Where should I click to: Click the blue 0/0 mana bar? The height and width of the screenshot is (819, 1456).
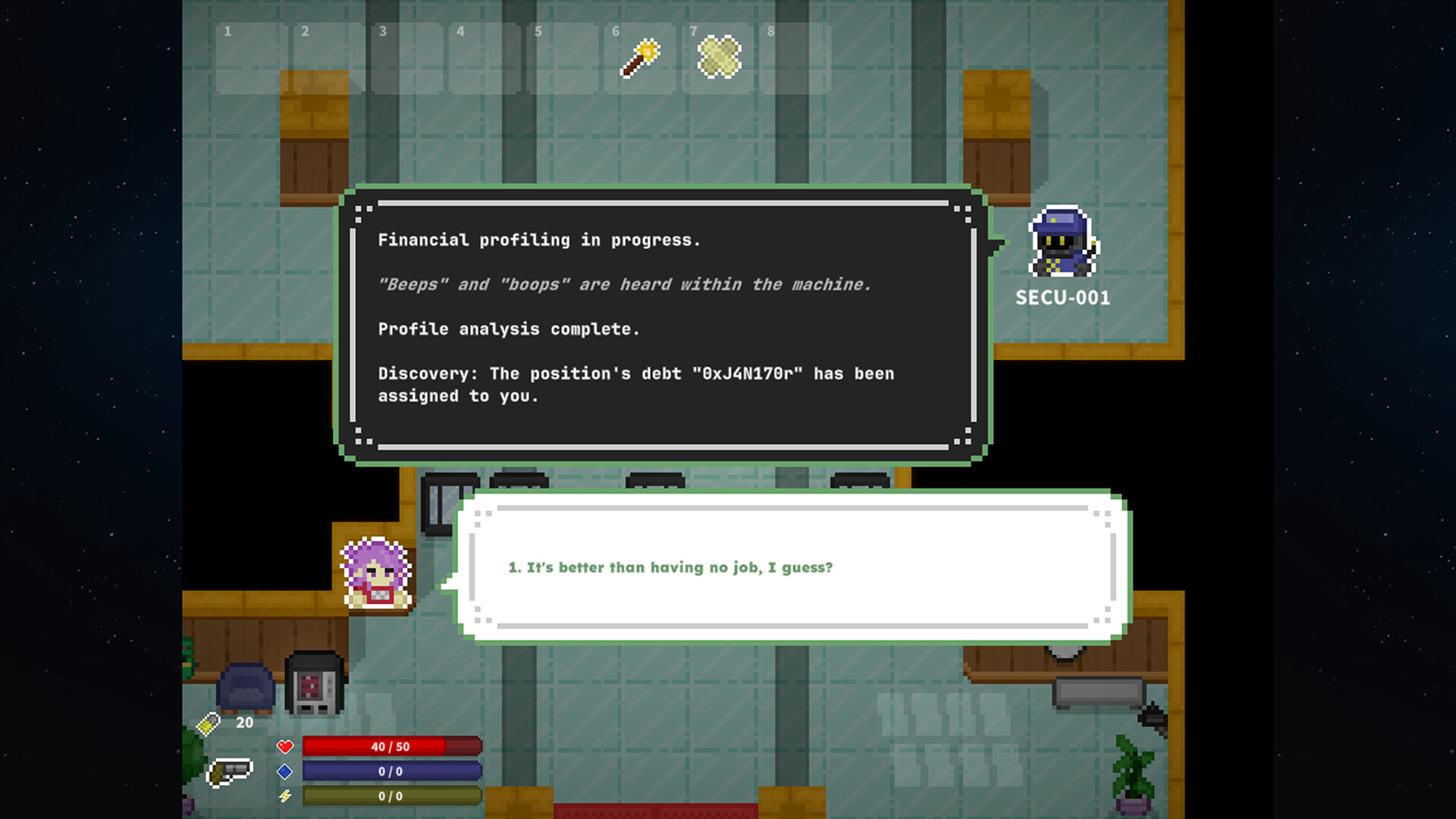pyautogui.click(x=391, y=771)
